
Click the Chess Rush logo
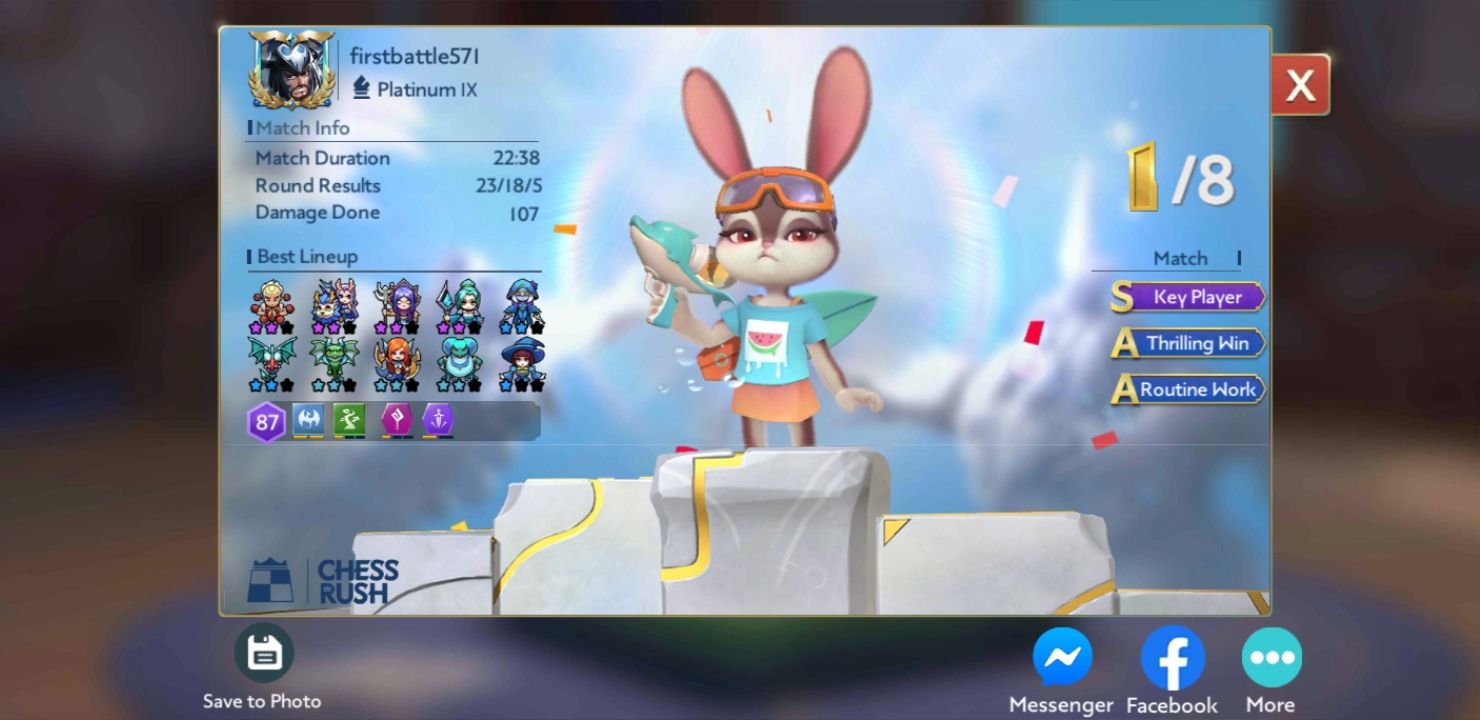point(325,580)
